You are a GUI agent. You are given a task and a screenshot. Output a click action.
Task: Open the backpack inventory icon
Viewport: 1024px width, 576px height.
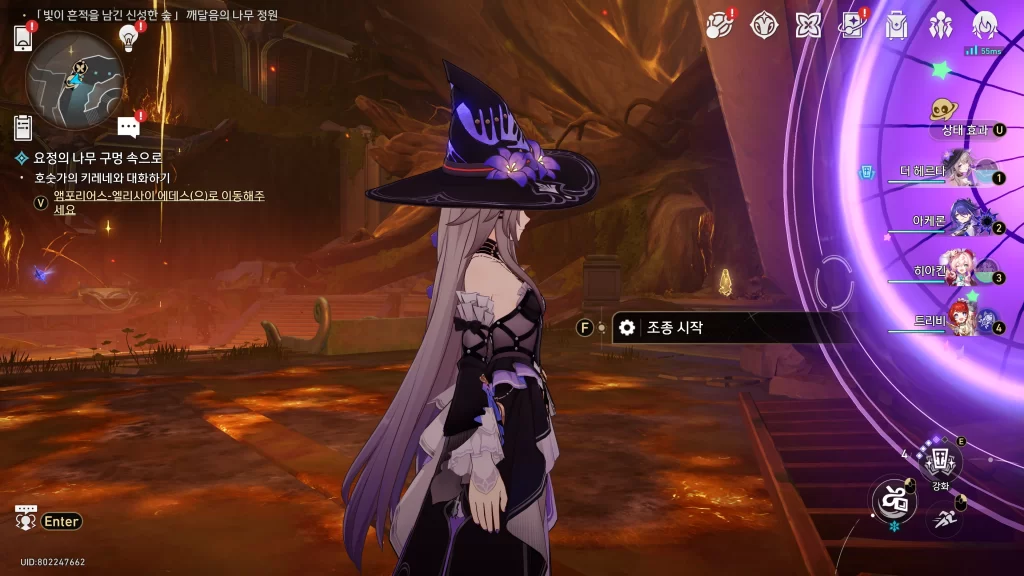coord(896,26)
